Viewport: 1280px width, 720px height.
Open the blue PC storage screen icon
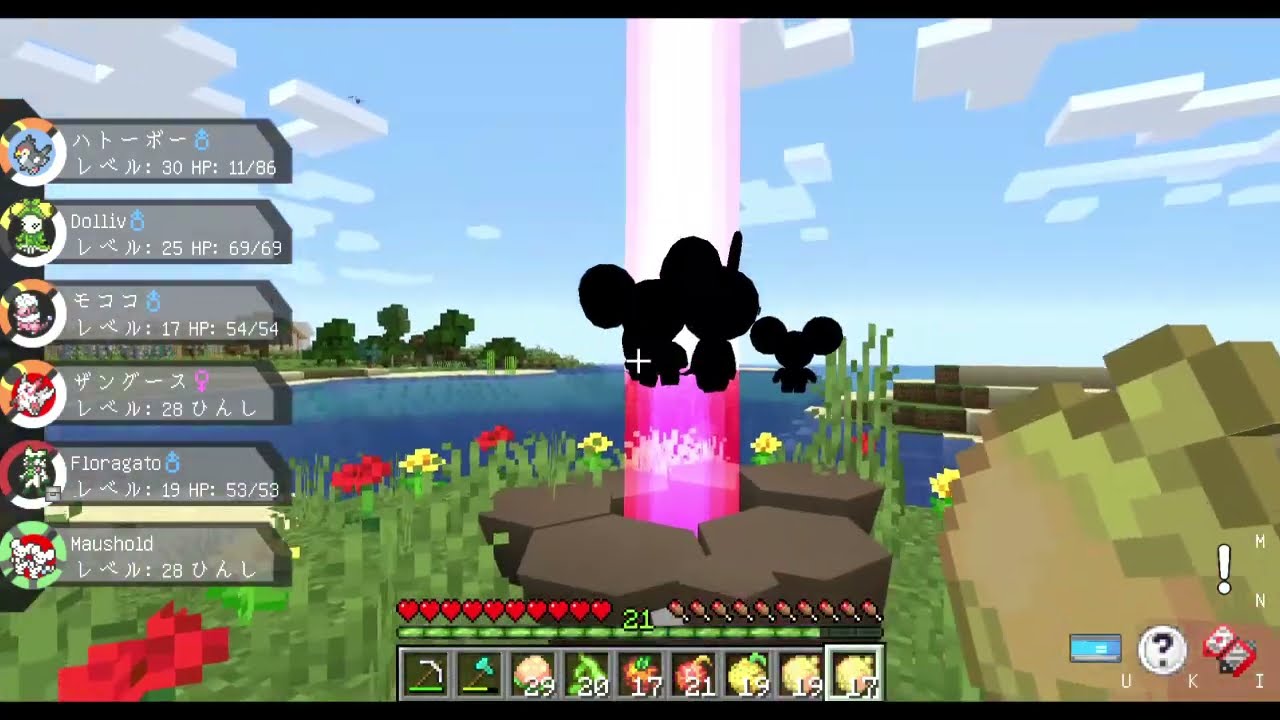click(x=1095, y=648)
